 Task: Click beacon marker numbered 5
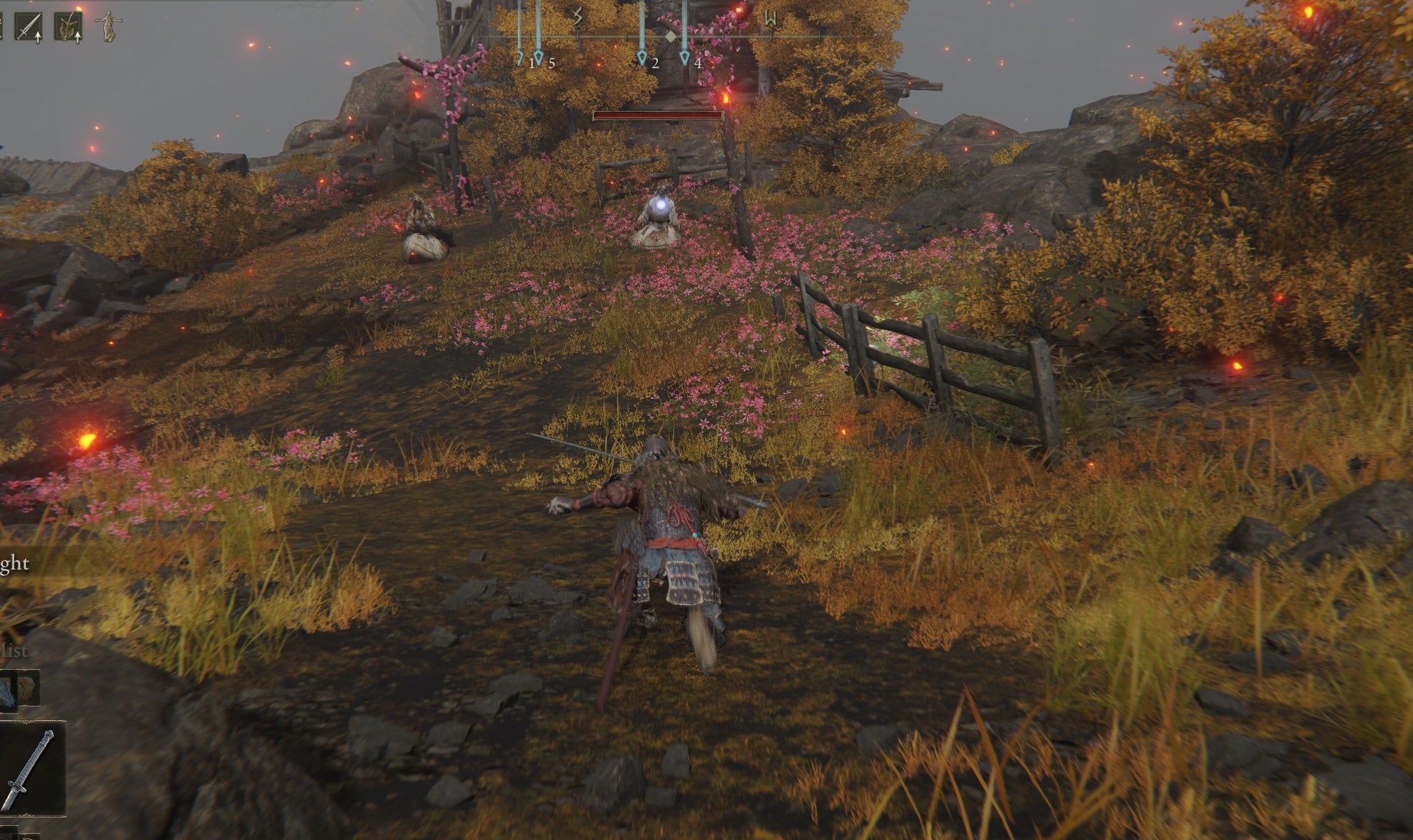point(539,55)
